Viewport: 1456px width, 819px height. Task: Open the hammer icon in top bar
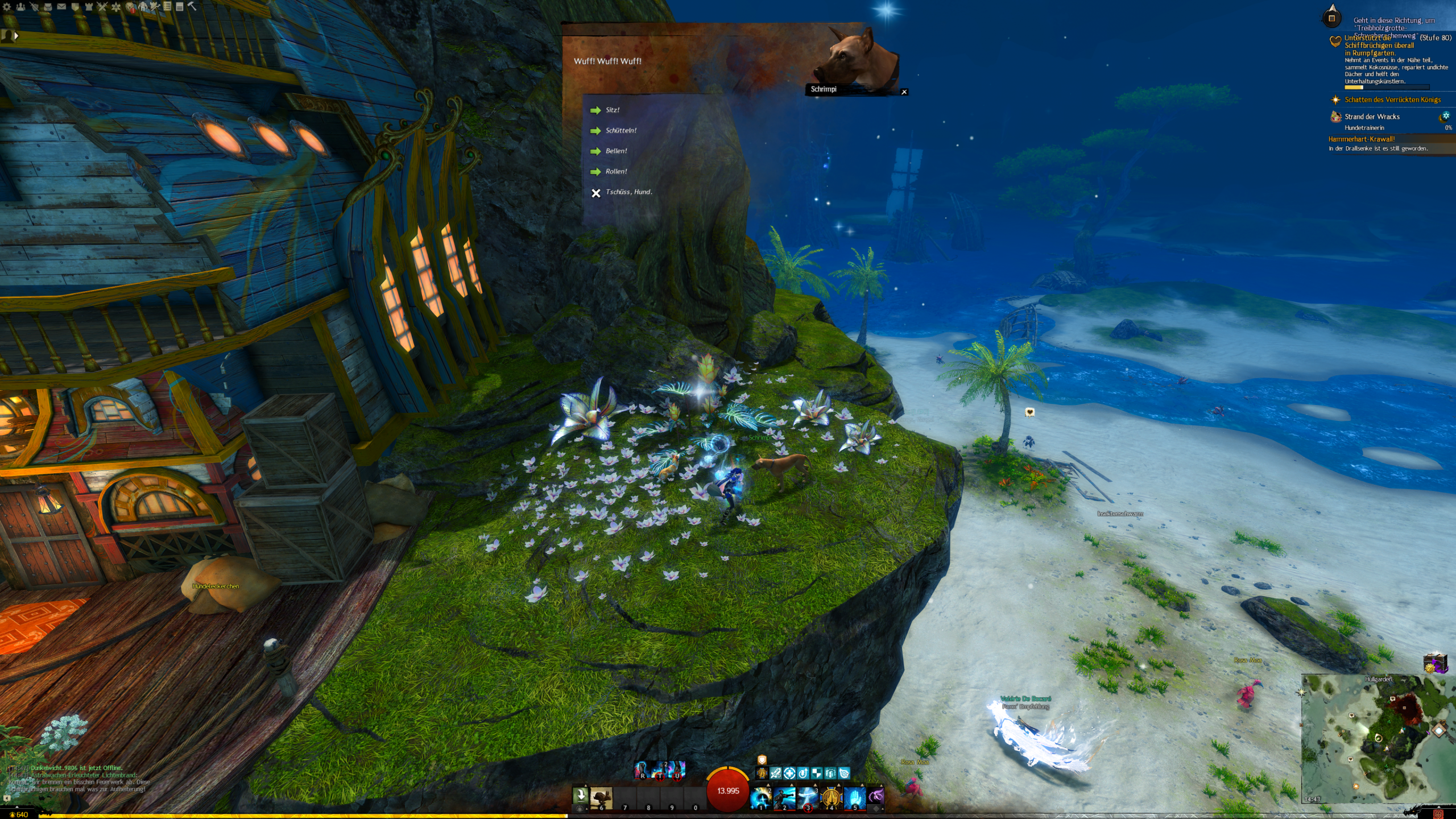[192, 6]
